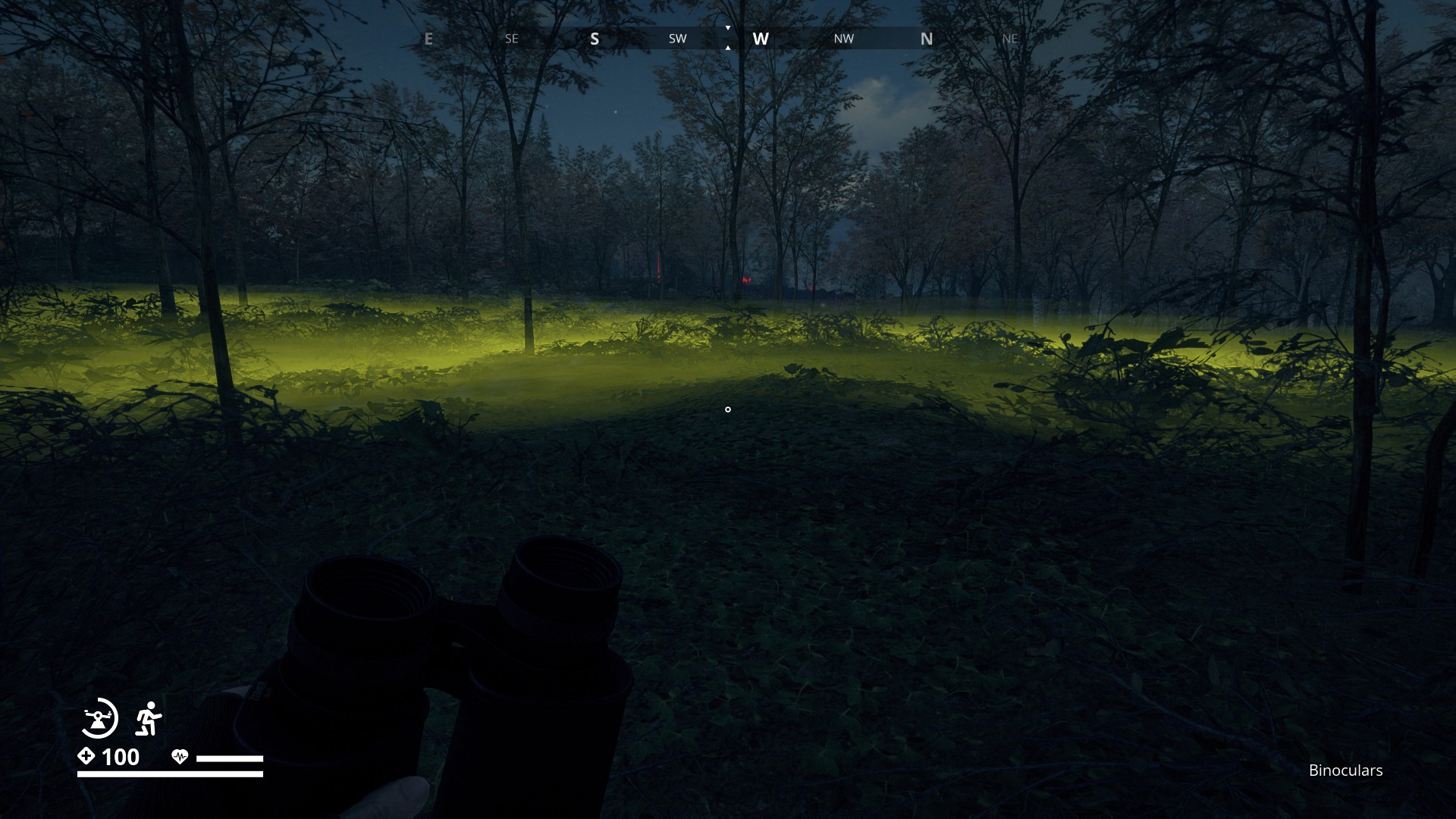Click the Binoculars equipped item label

coord(1345,770)
